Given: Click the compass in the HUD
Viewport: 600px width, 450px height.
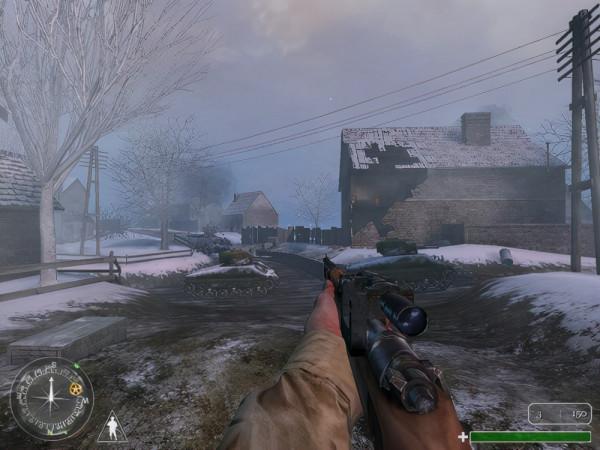Looking at the screenshot, I should (x=51, y=399).
